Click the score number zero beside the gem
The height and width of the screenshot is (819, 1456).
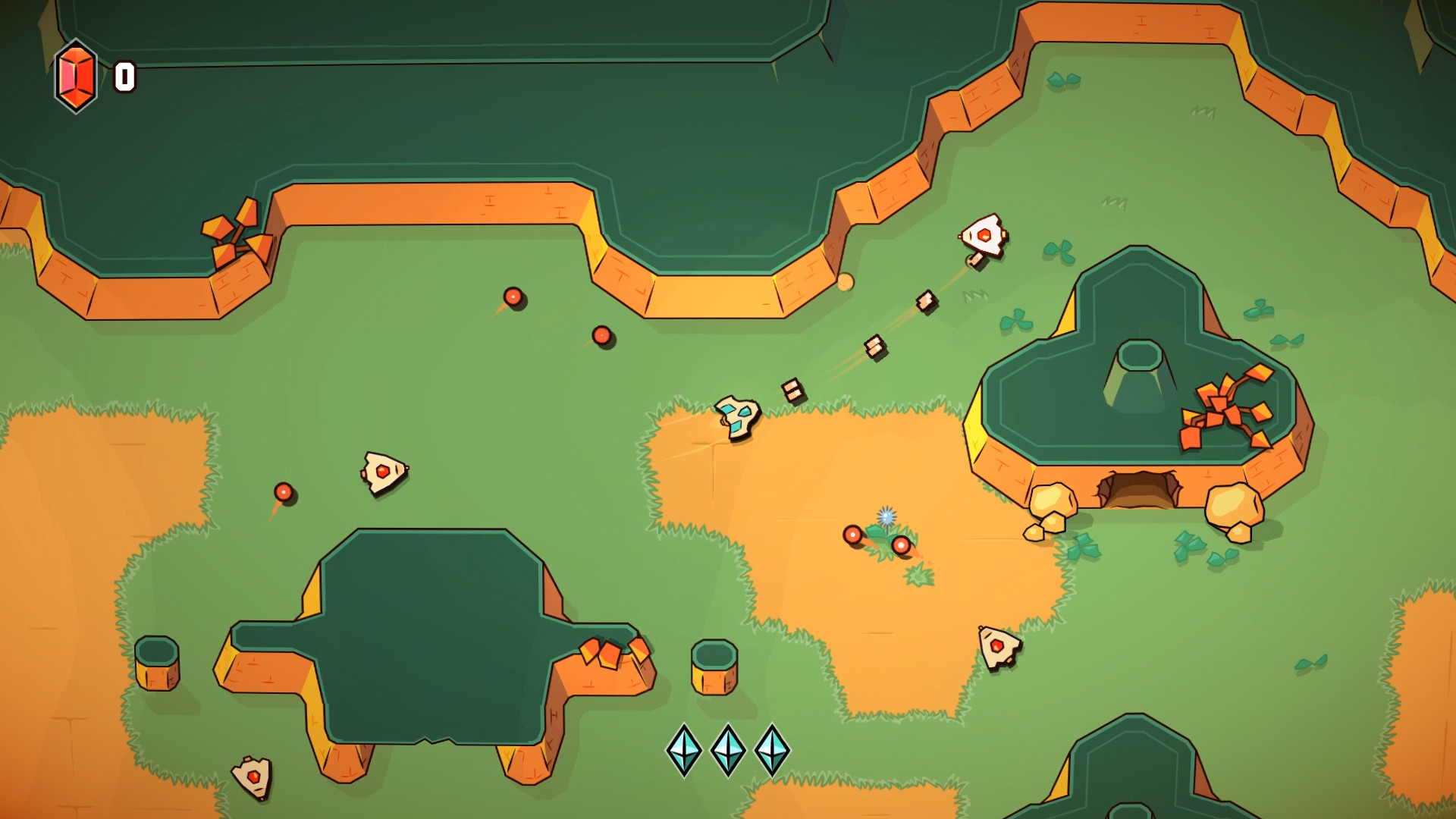[124, 75]
